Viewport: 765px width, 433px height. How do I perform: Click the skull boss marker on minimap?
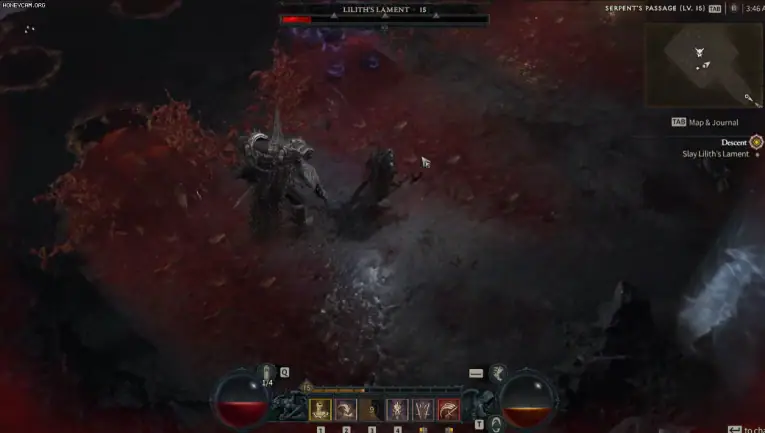[699, 52]
